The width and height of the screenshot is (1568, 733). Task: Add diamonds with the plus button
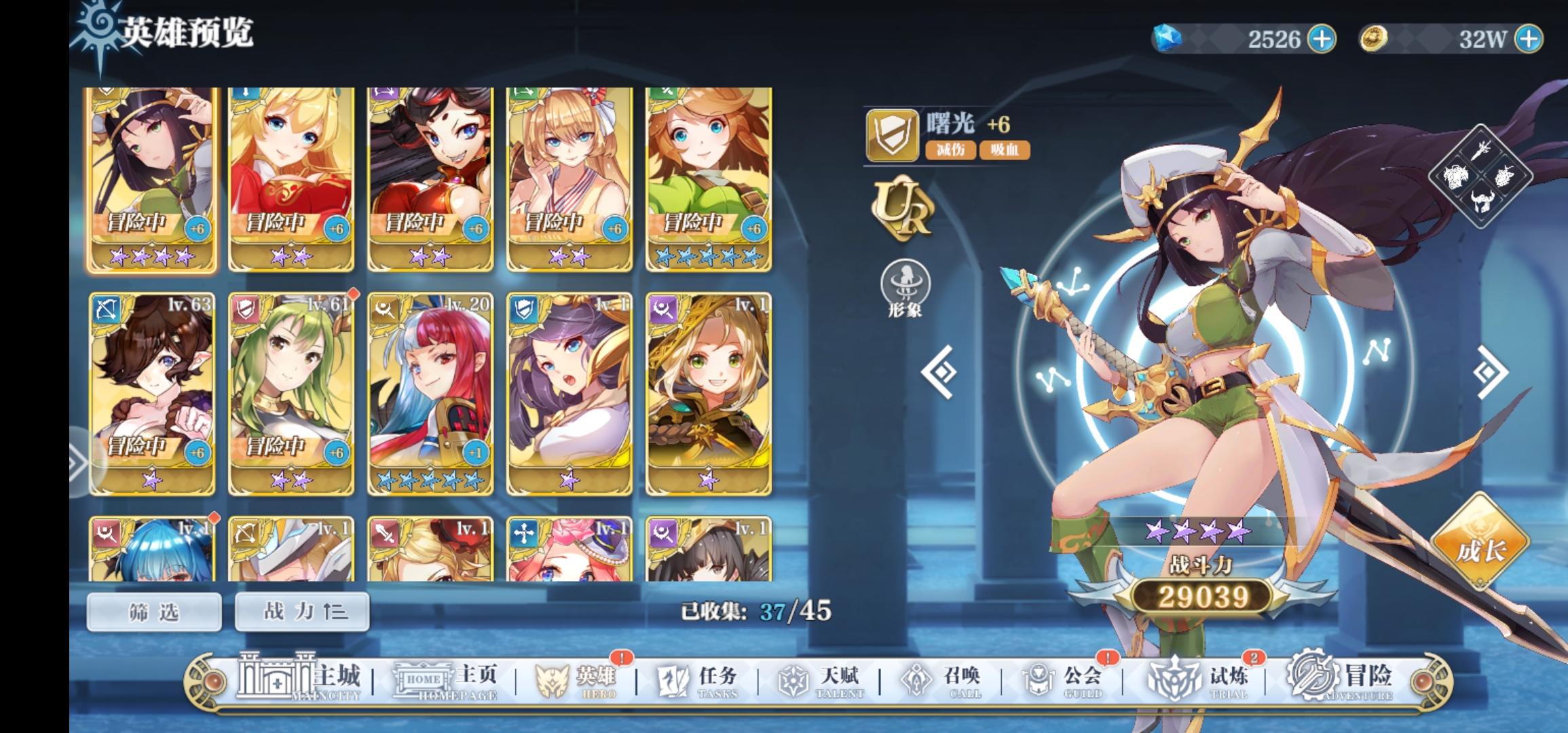(x=1323, y=39)
